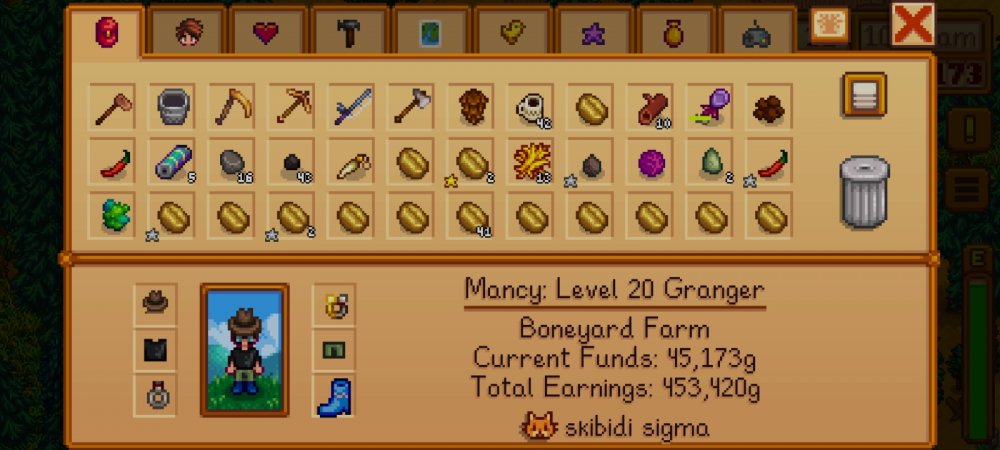Choose the coal stack of 43
The image size is (1000, 450).
tap(292, 162)
